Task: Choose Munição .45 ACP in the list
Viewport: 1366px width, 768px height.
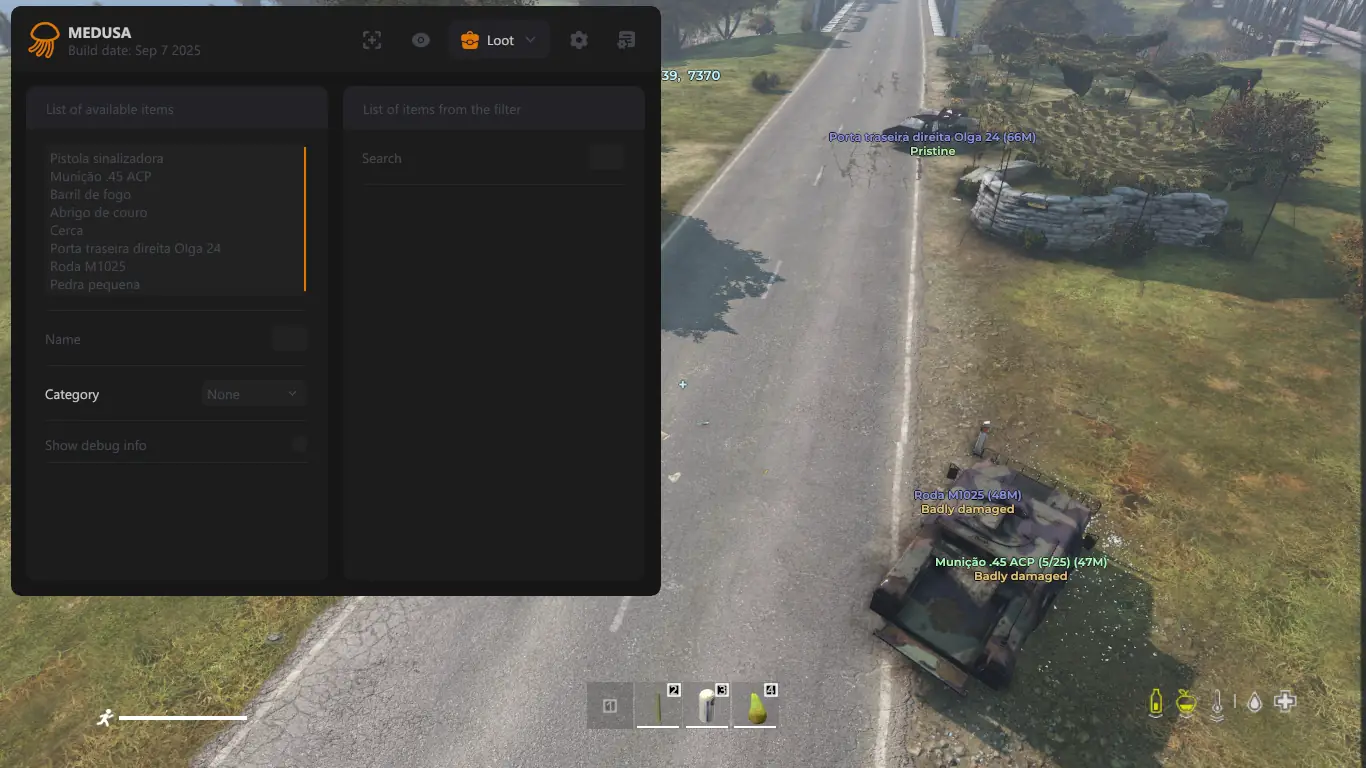Action: click(x=101, y=176)
